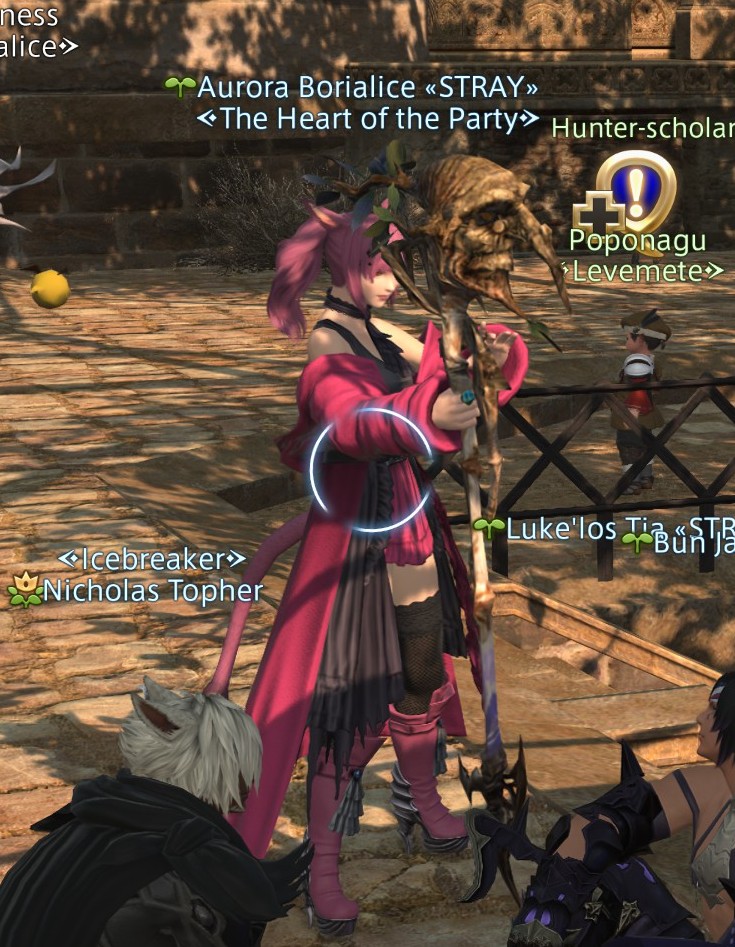The width and height of the screenshot is (735, 947).
Task: Click the Poponagu Levemete nameplate
Action: [637, 241]
